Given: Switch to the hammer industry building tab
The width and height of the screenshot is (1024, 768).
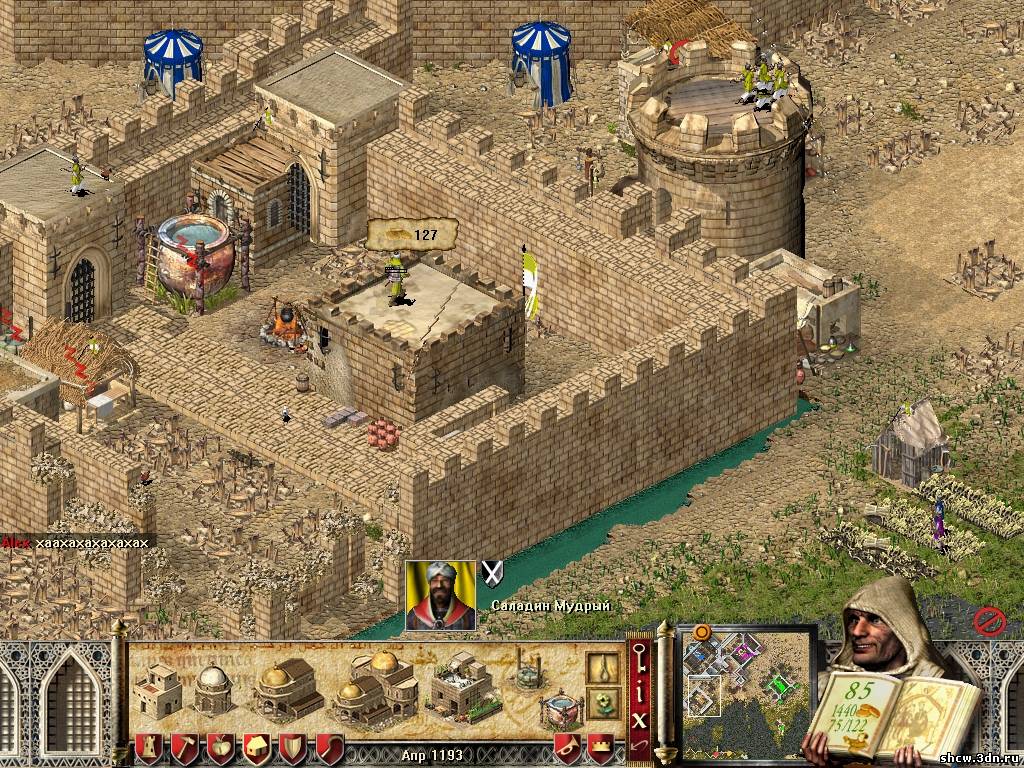Looking at the screenshot, I should [x=184, y=747].
